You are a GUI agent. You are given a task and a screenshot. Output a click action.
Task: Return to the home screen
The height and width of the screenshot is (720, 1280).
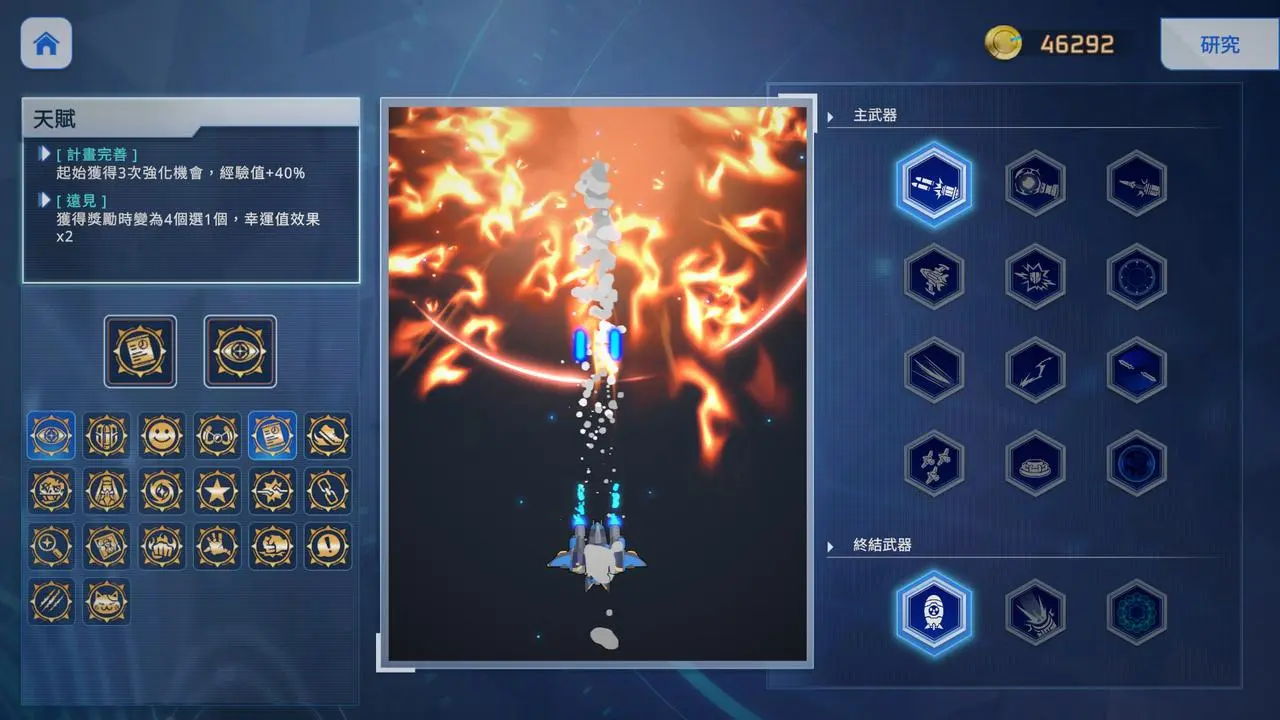pyautogui.click(x=46, y=44)
